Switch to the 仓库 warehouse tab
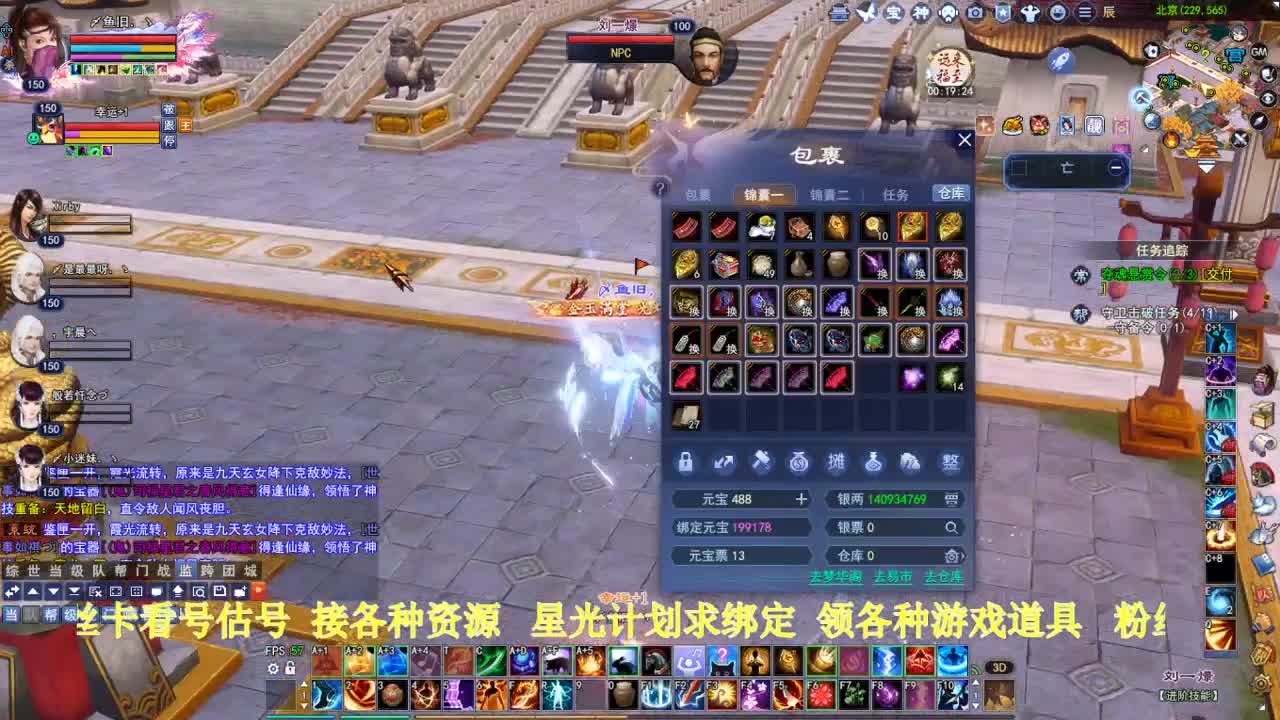1280x720 pixels. click(948, 194)
